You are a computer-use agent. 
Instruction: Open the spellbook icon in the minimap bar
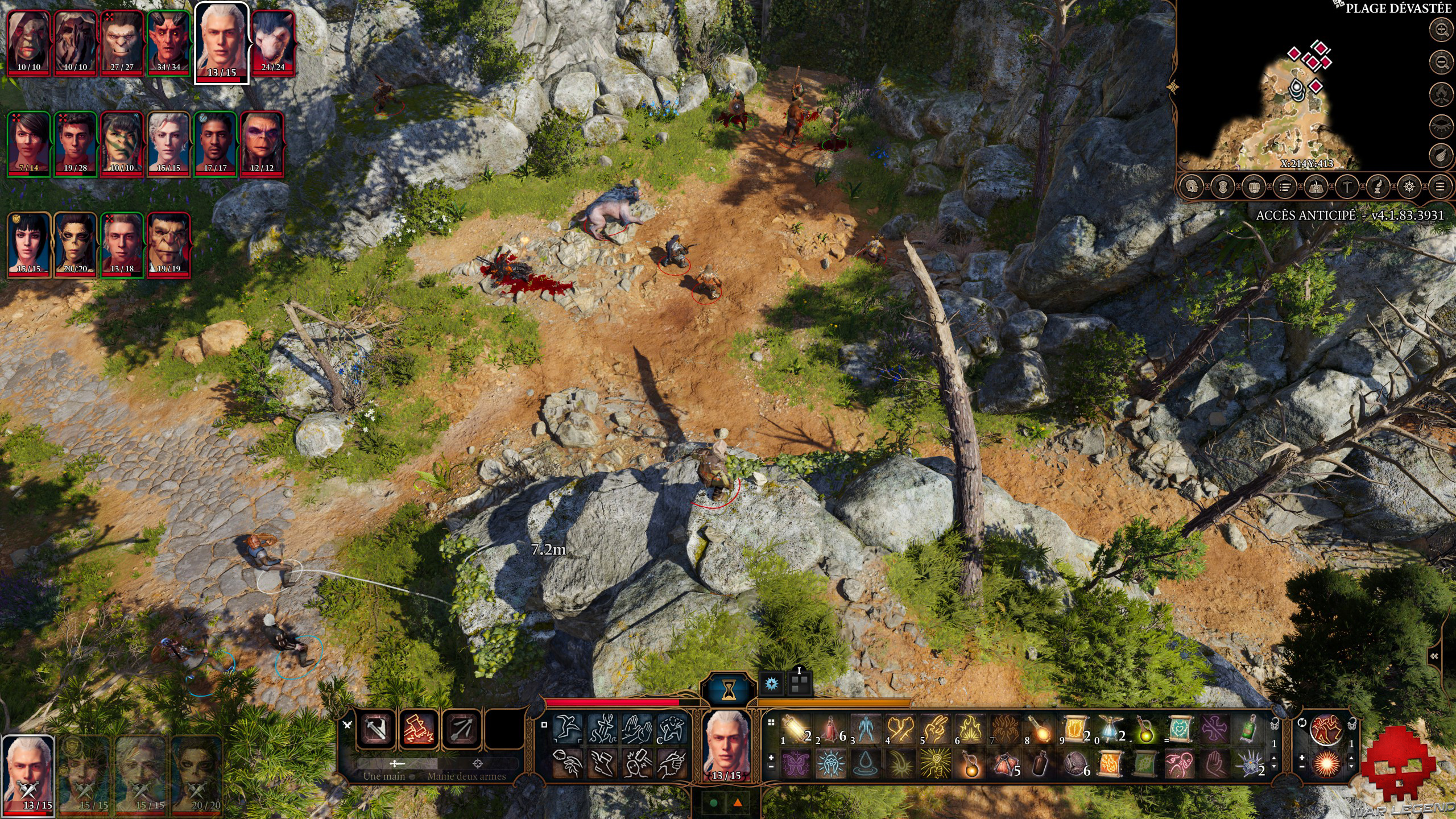[1315, 187]
